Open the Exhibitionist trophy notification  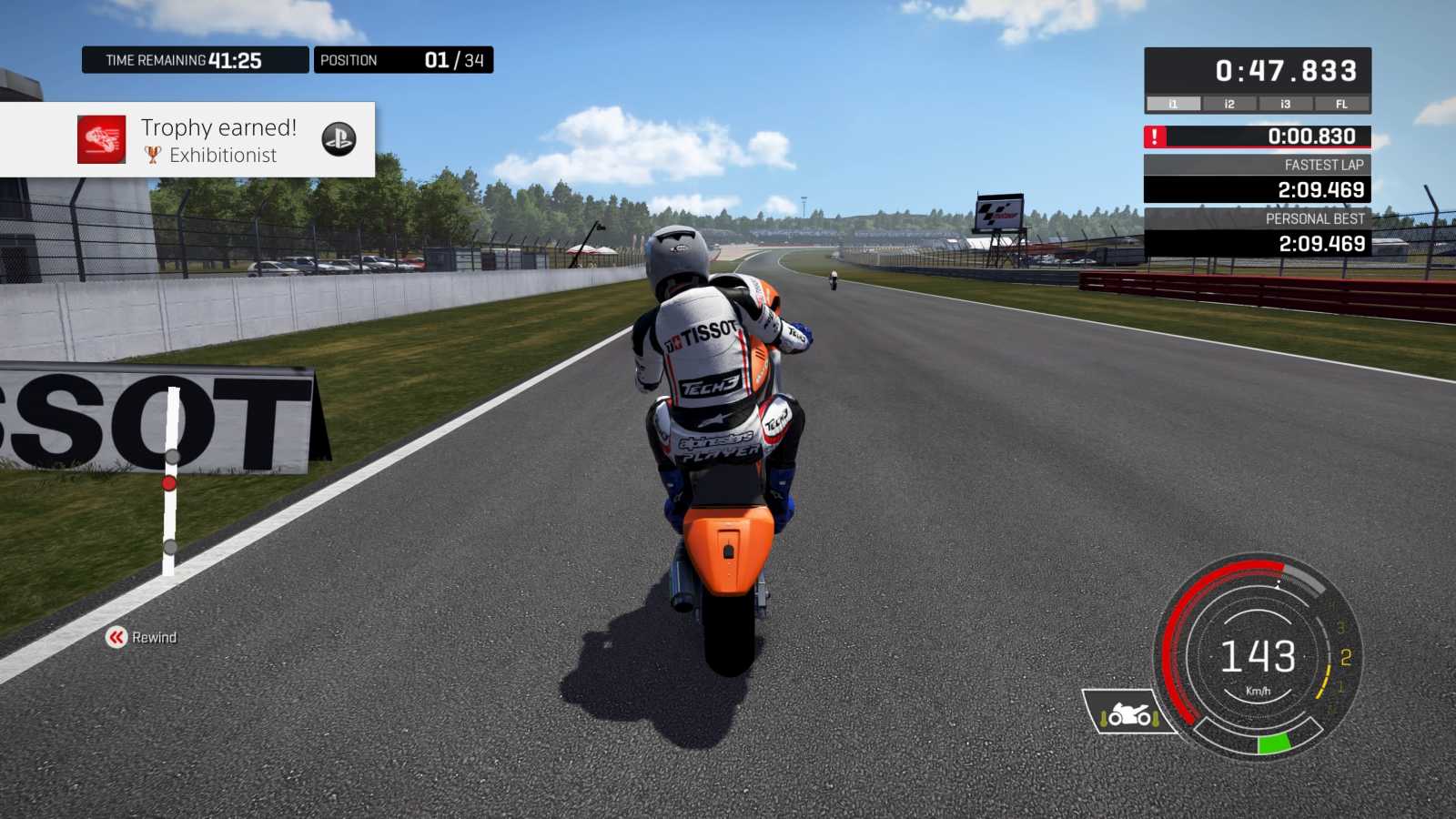coord(218,140)
